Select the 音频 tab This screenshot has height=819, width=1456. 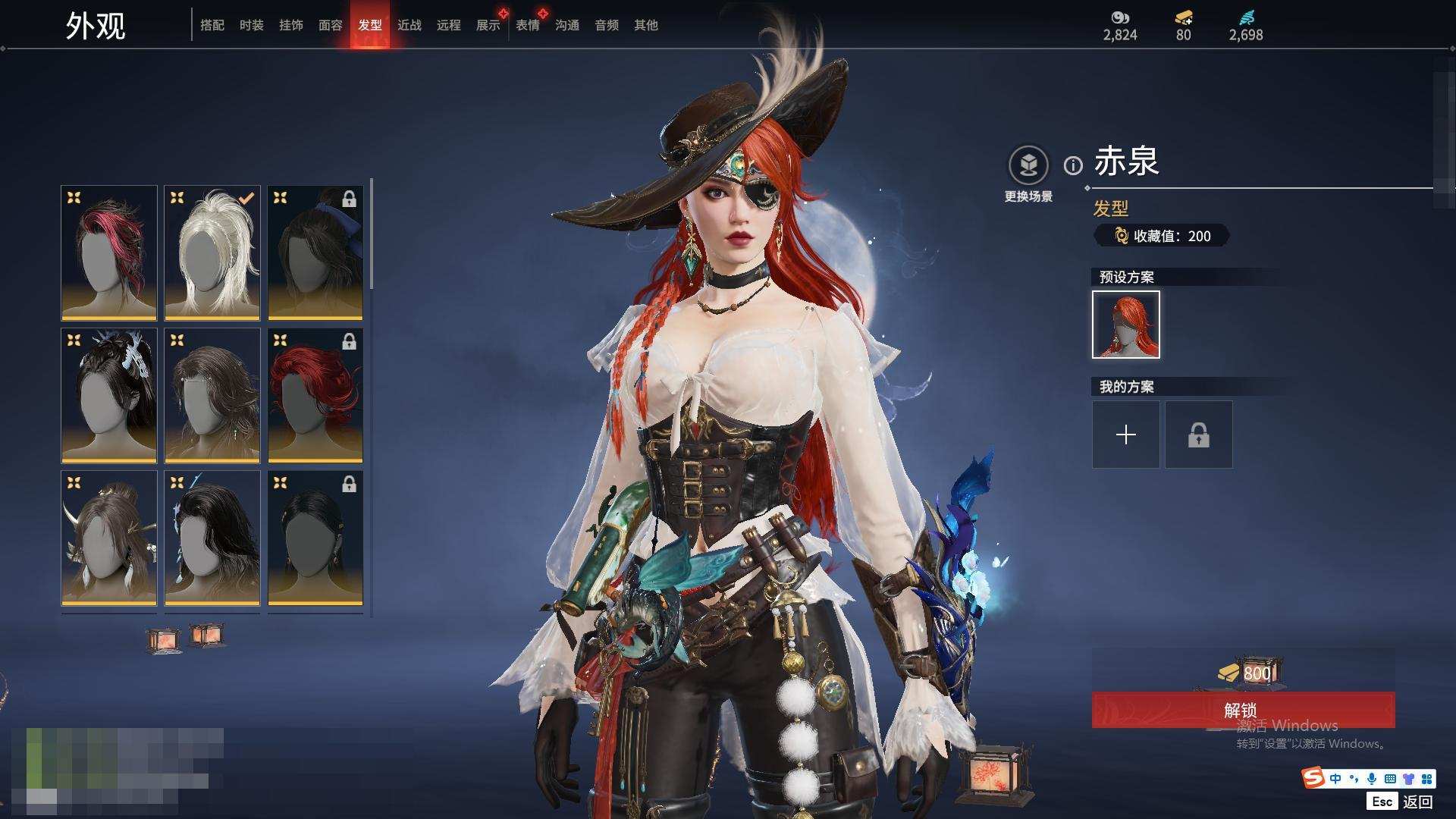[x=606, y=25]
